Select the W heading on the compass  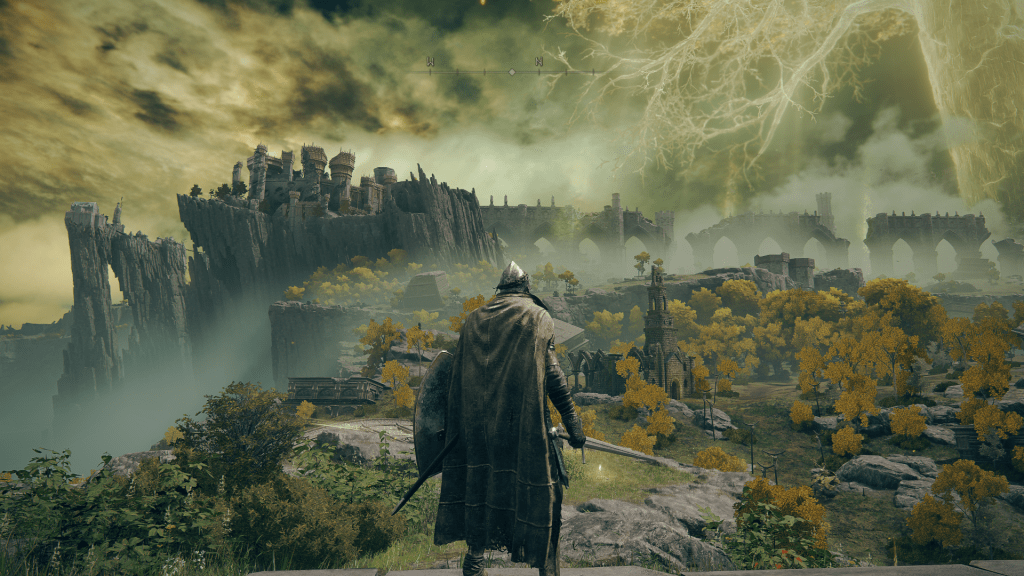pos(430,62)
